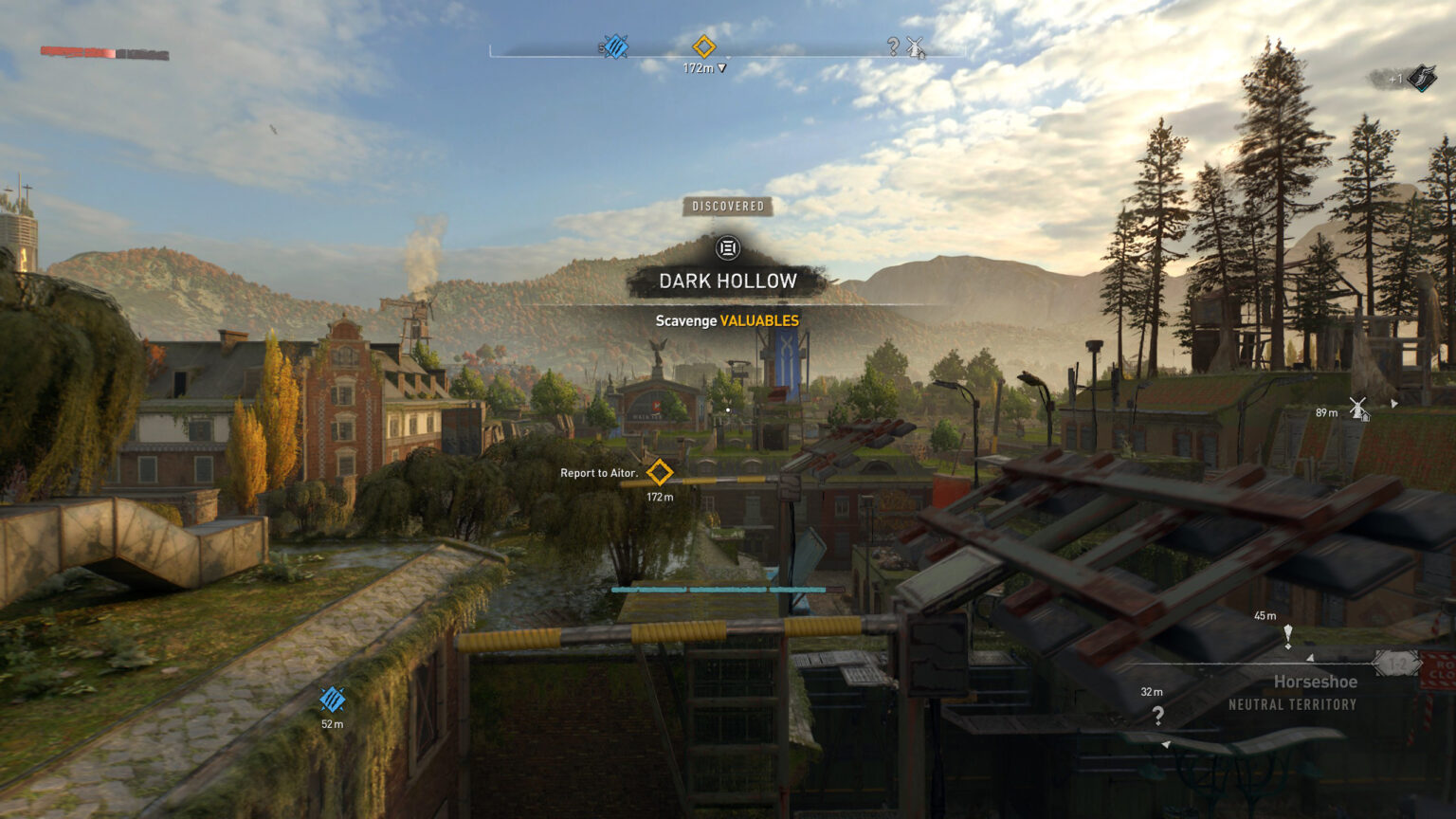
Task: Click the Discovered banner above Dark Hollow
Action: (x=727, y=205)
